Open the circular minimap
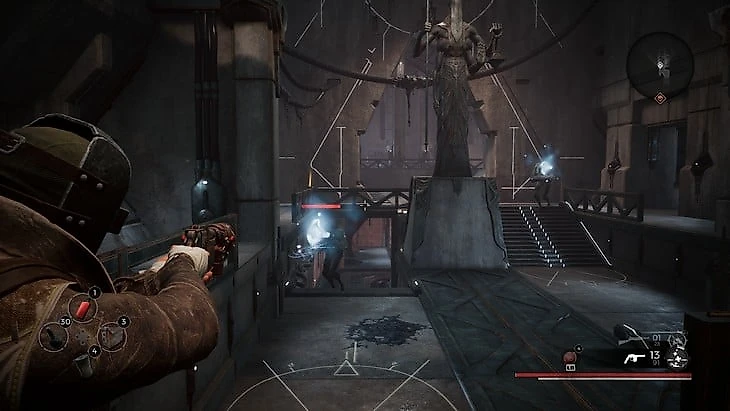The height and width of the screenshot is (411, 730). pos(661,62)
